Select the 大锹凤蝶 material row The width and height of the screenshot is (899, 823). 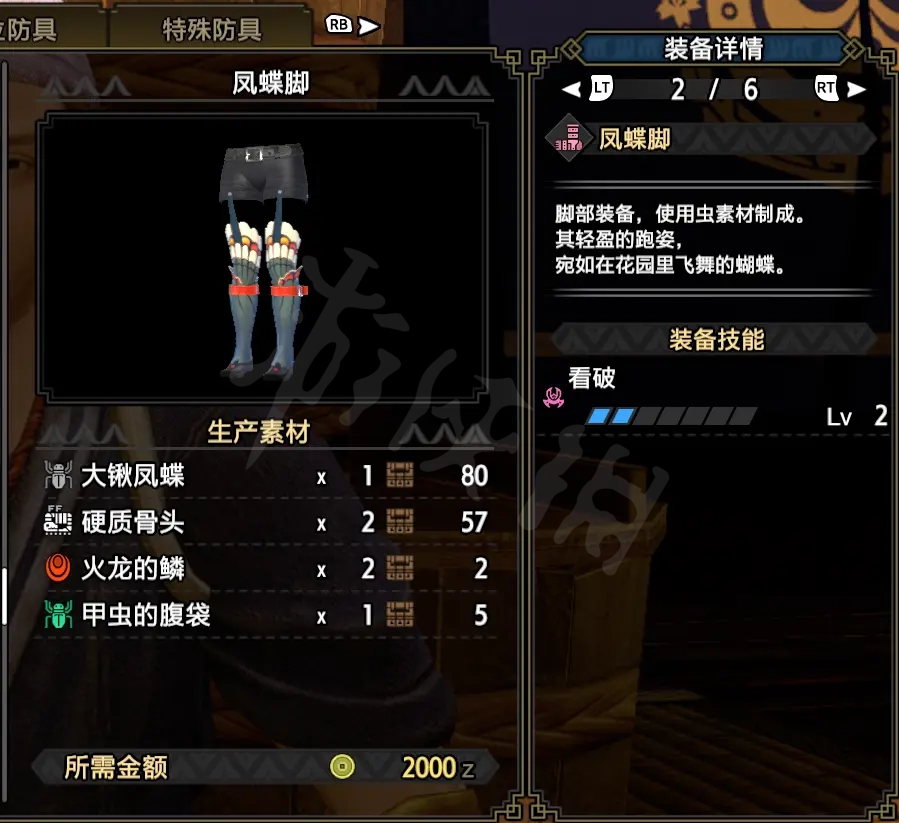click(266, 476)
